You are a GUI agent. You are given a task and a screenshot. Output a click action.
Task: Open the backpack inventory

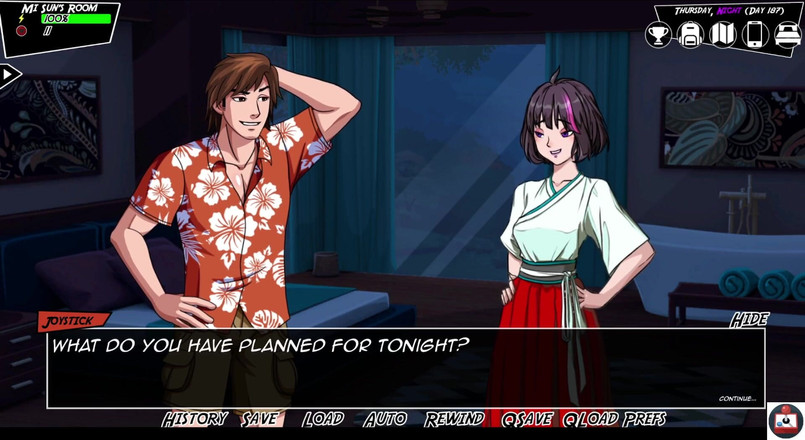(690, 35)
